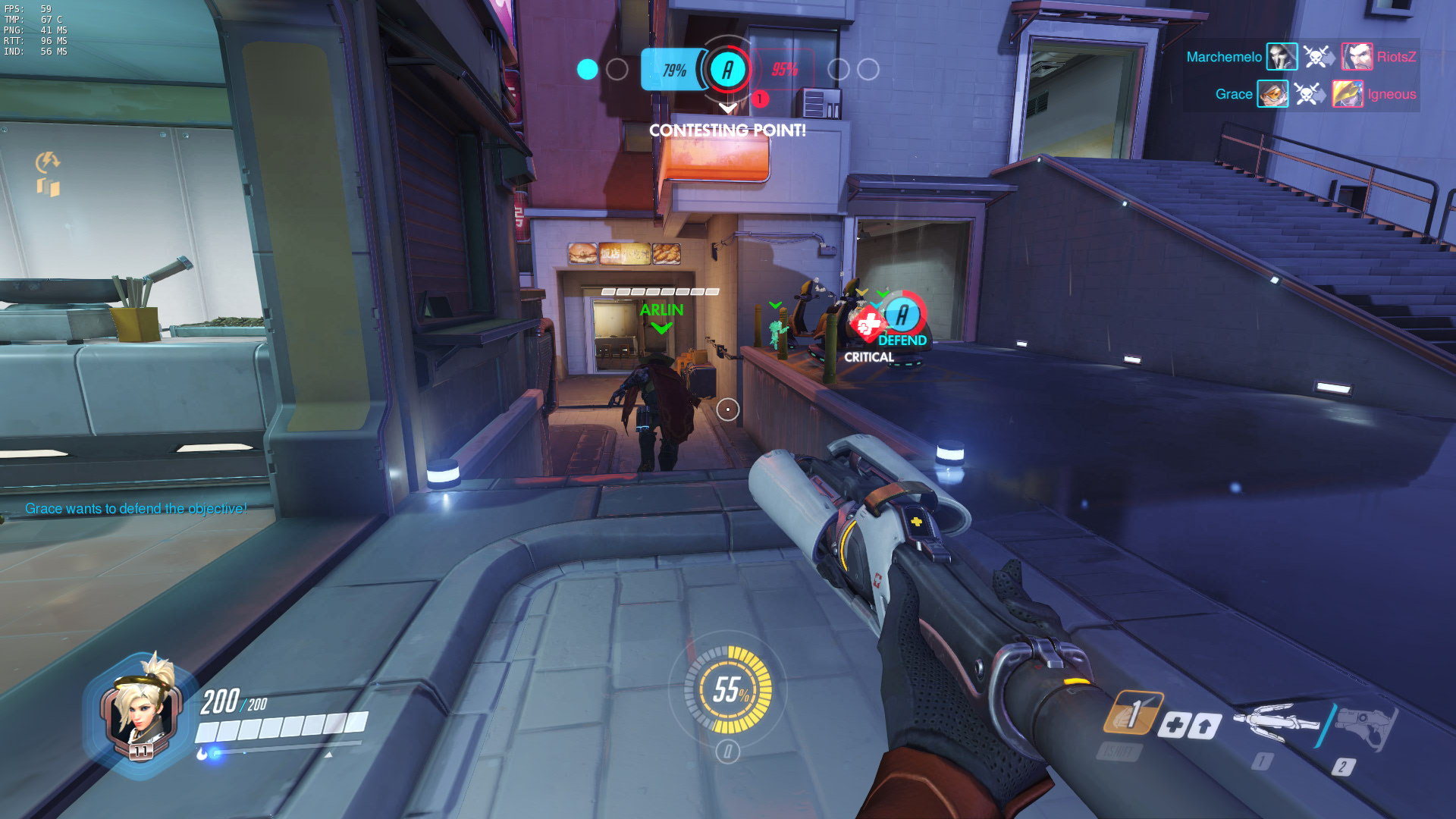Select the Caduceus Blaster pistol icon
This screenshot has height=819, width=1456.
[x=1365, y=724]
